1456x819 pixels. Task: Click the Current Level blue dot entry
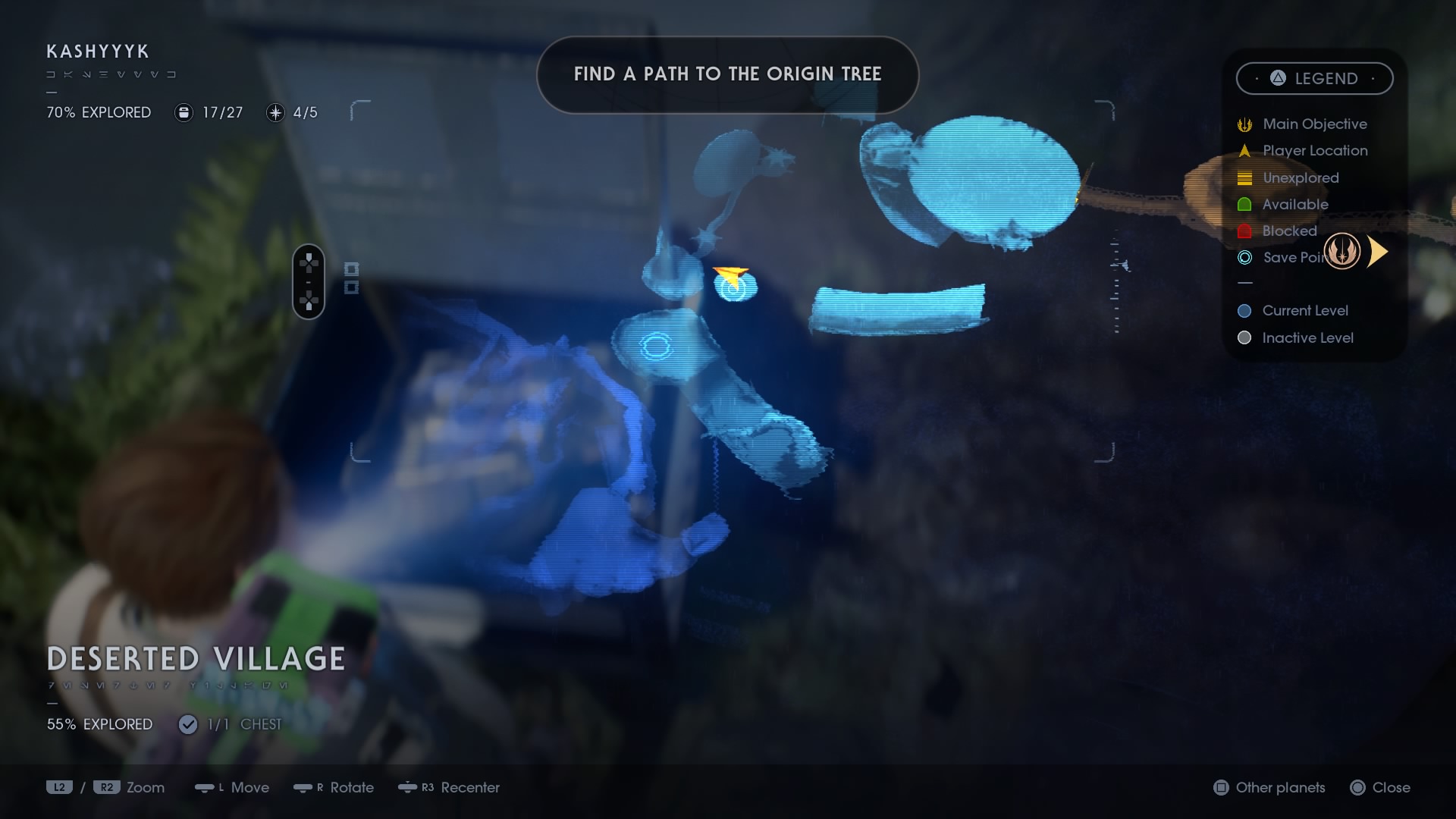[x=1244, y=310]
